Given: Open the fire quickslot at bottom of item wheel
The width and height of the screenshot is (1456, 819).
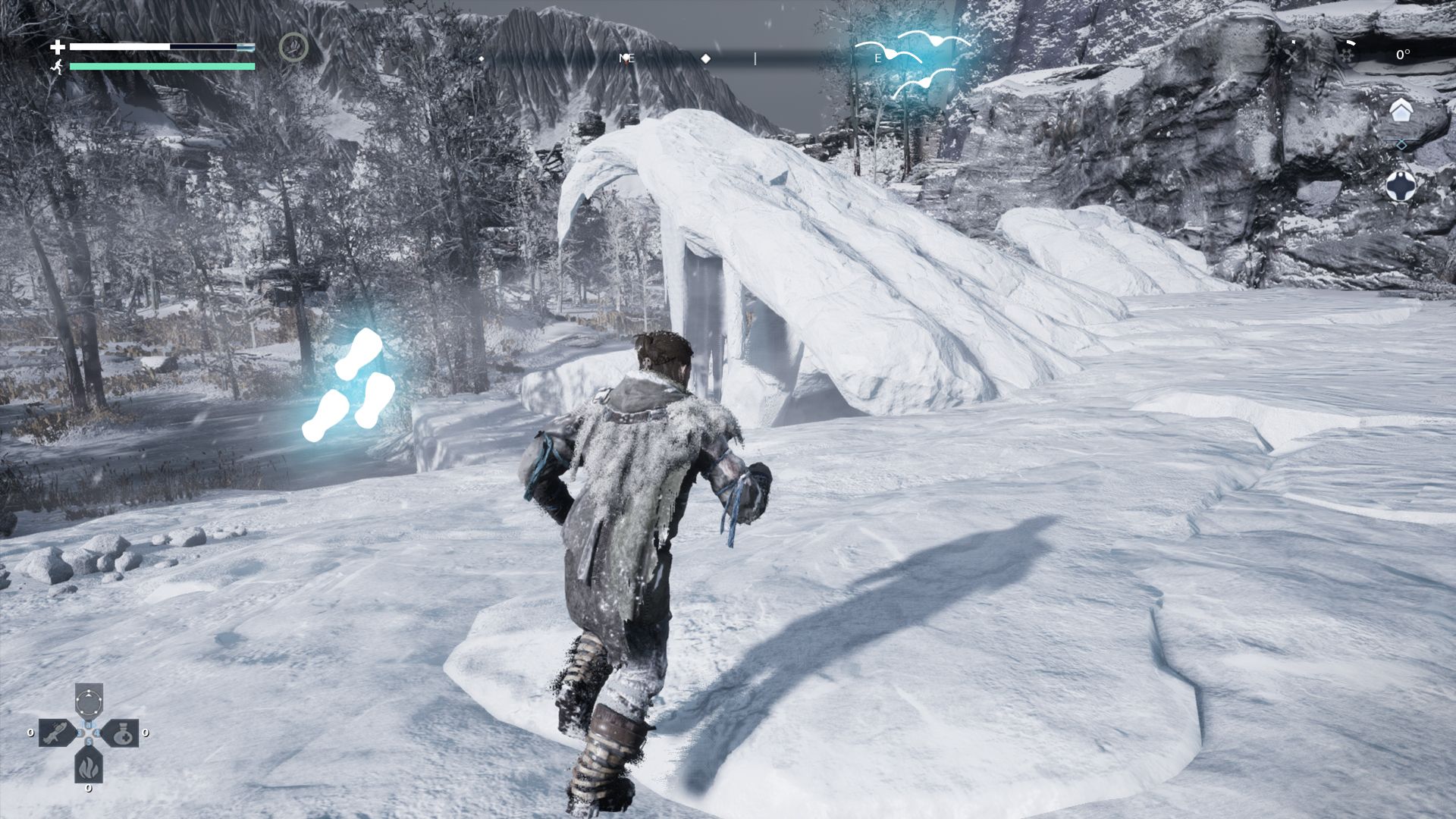Looking at the screenshot, I should click(x=87, y=768).
